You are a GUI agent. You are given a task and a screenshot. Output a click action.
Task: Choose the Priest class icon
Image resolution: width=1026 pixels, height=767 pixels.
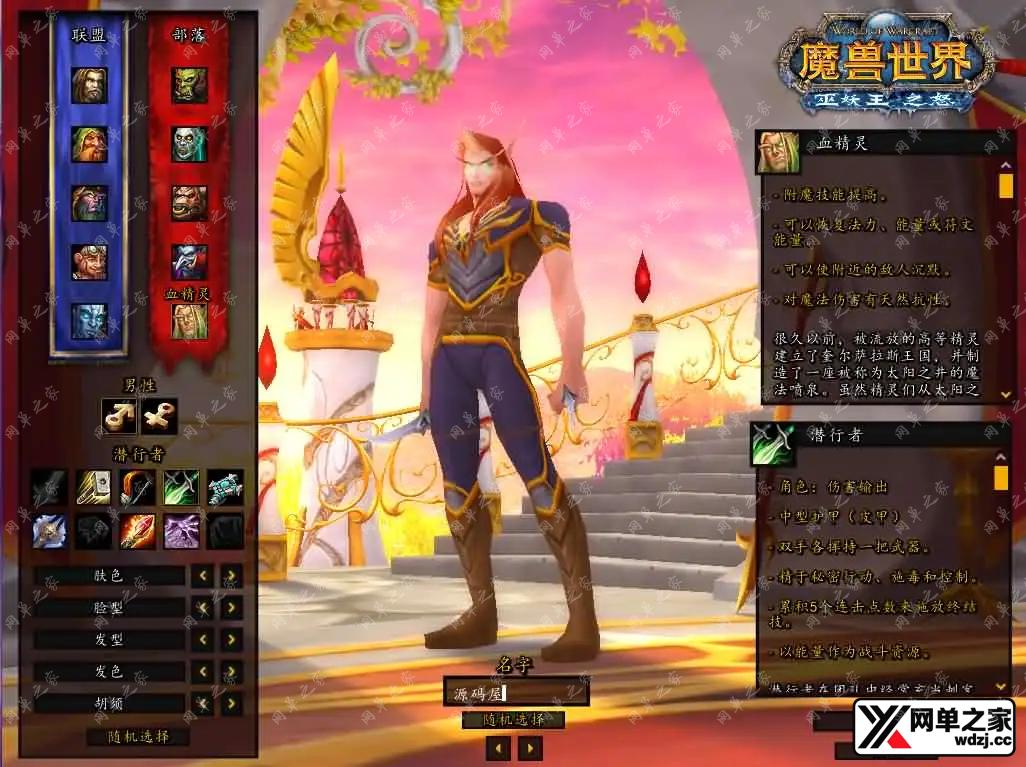coord(49,531)
